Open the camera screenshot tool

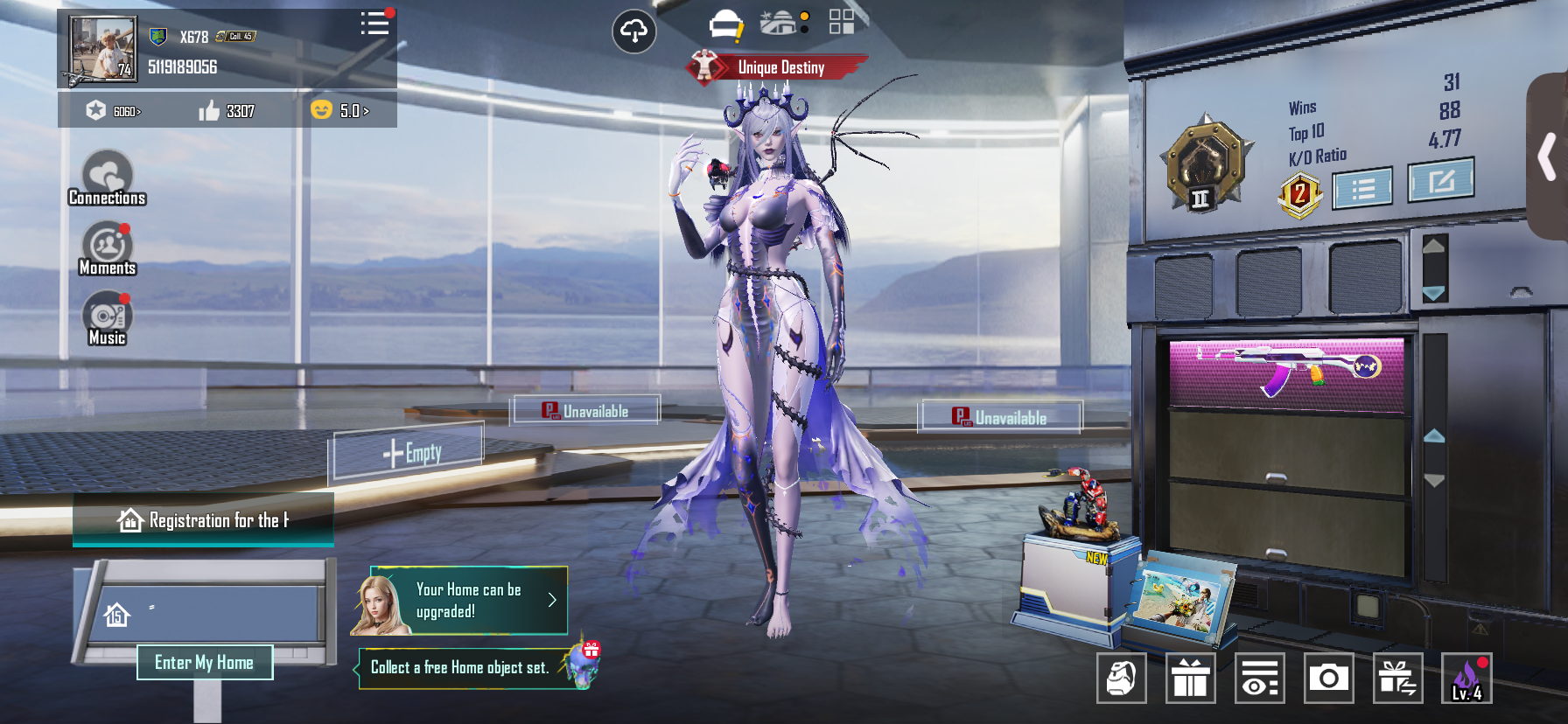(x=1328, y=678)
